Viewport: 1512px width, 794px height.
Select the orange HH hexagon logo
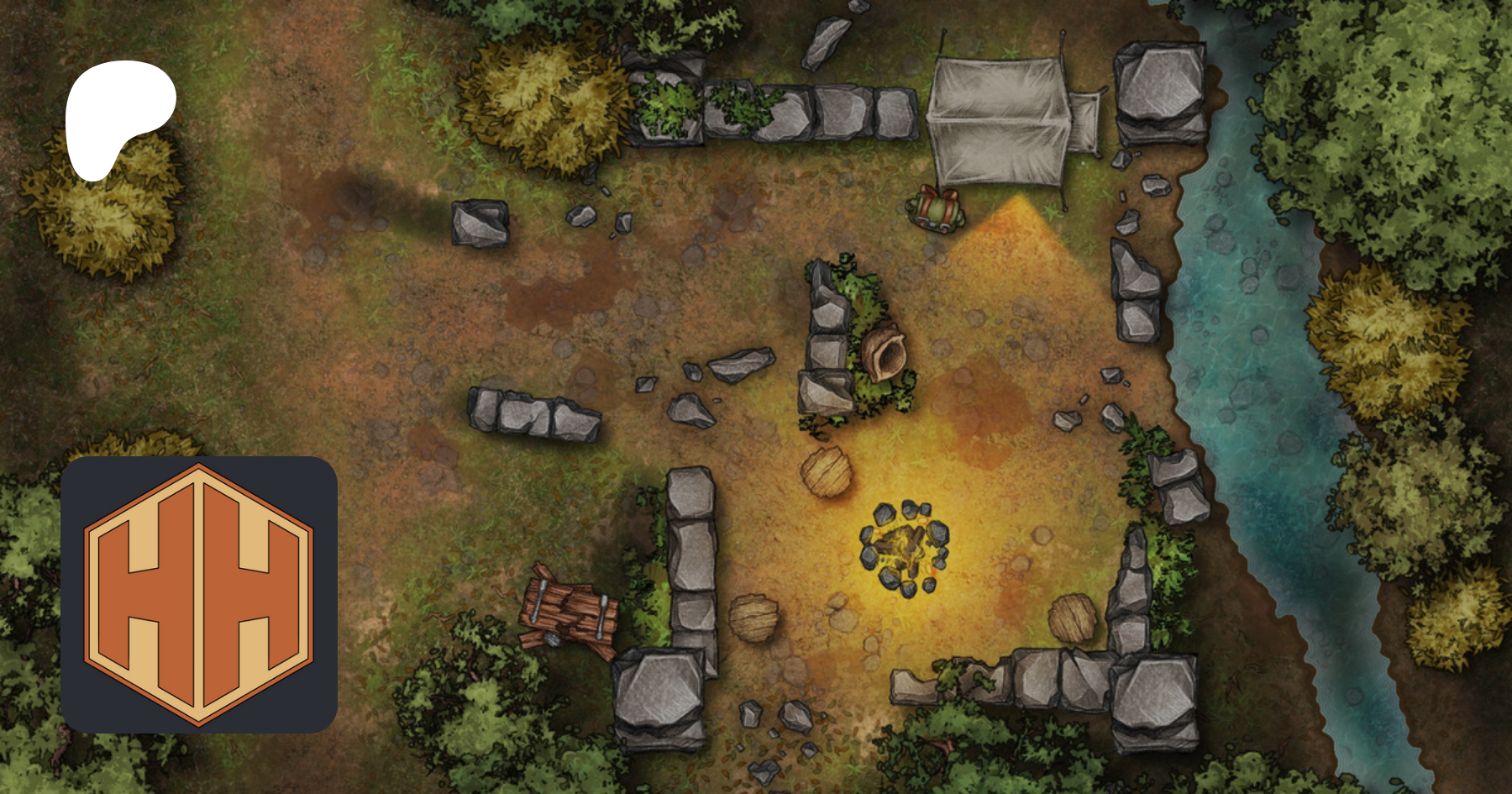pyautogui.click(x=199, y=595)
